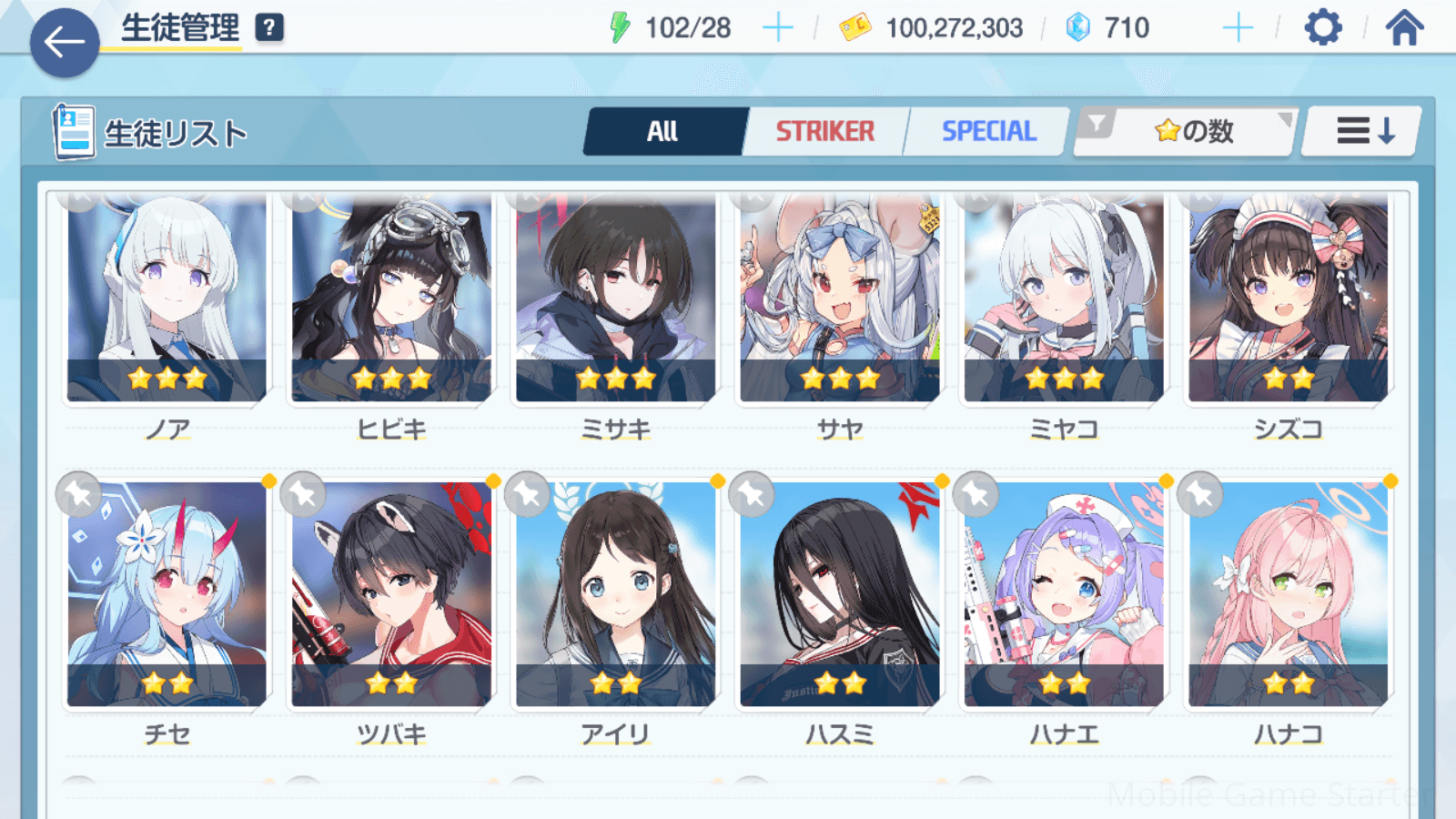Add energy with the plus button
The image size is (1456, 819).
[777, 28]
